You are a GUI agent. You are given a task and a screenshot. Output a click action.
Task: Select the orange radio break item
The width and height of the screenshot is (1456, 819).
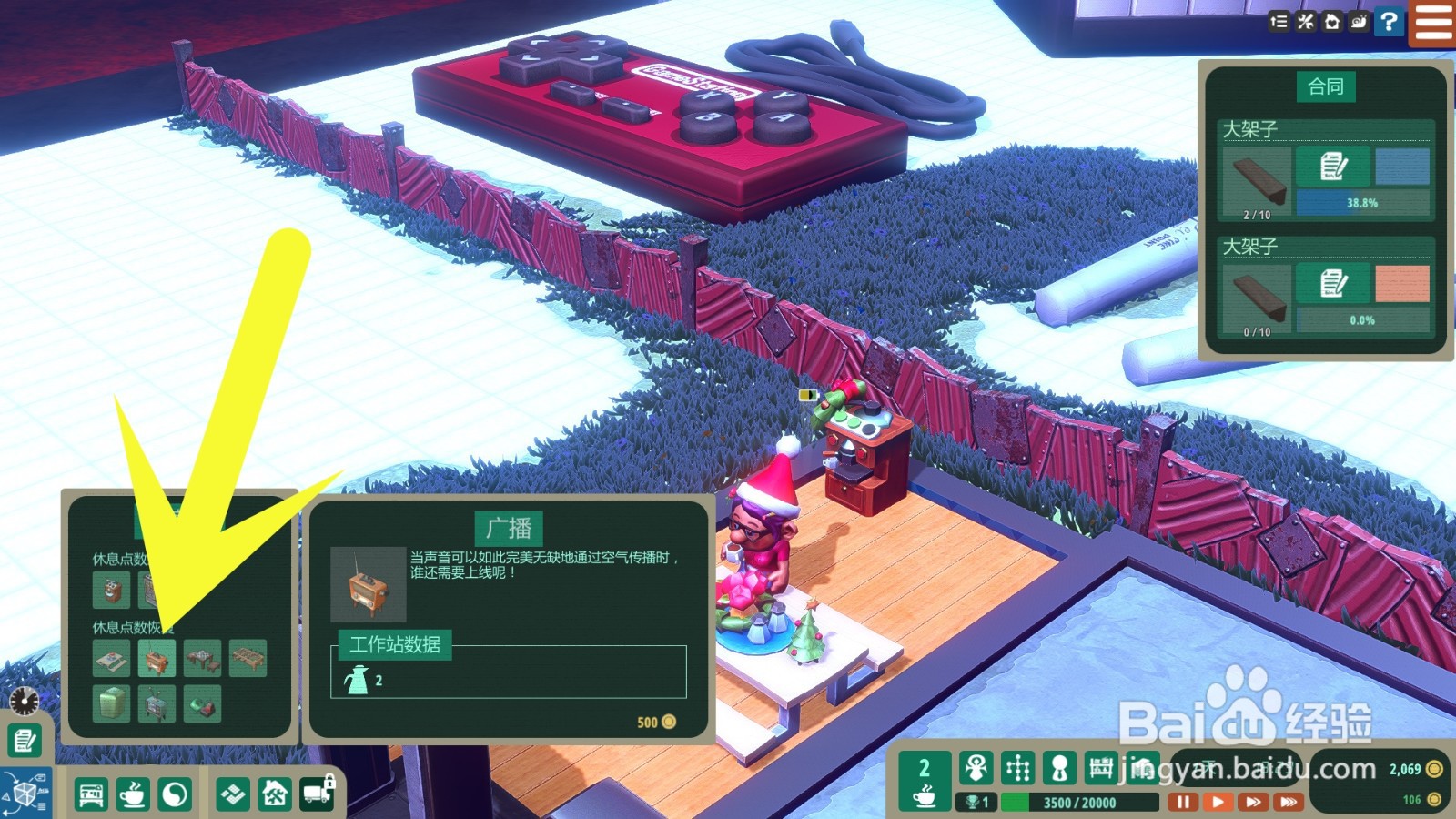157,658
